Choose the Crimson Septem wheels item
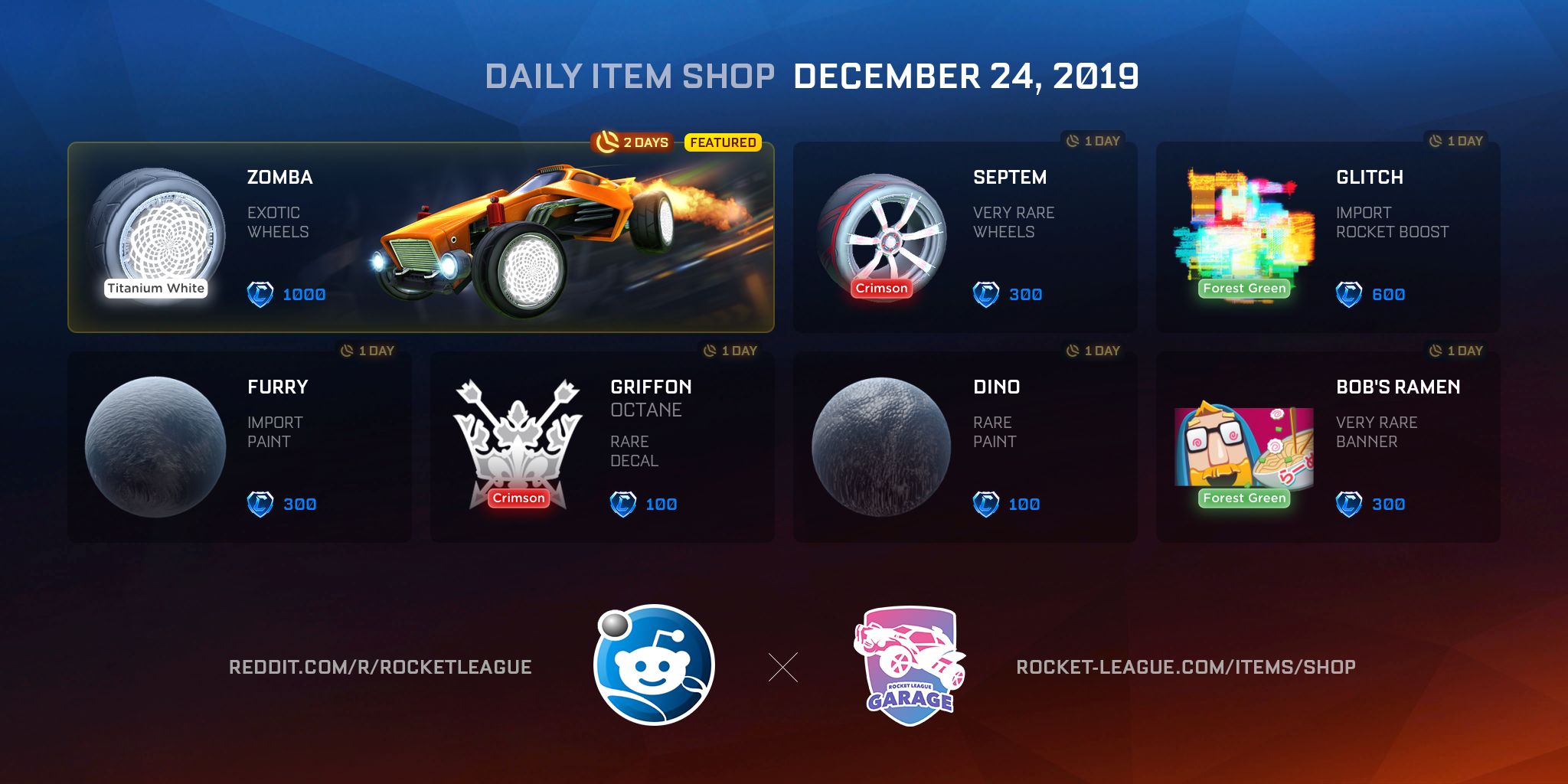Image resolution: width=1568 pixels, height=784 pixels. (965, 237)
